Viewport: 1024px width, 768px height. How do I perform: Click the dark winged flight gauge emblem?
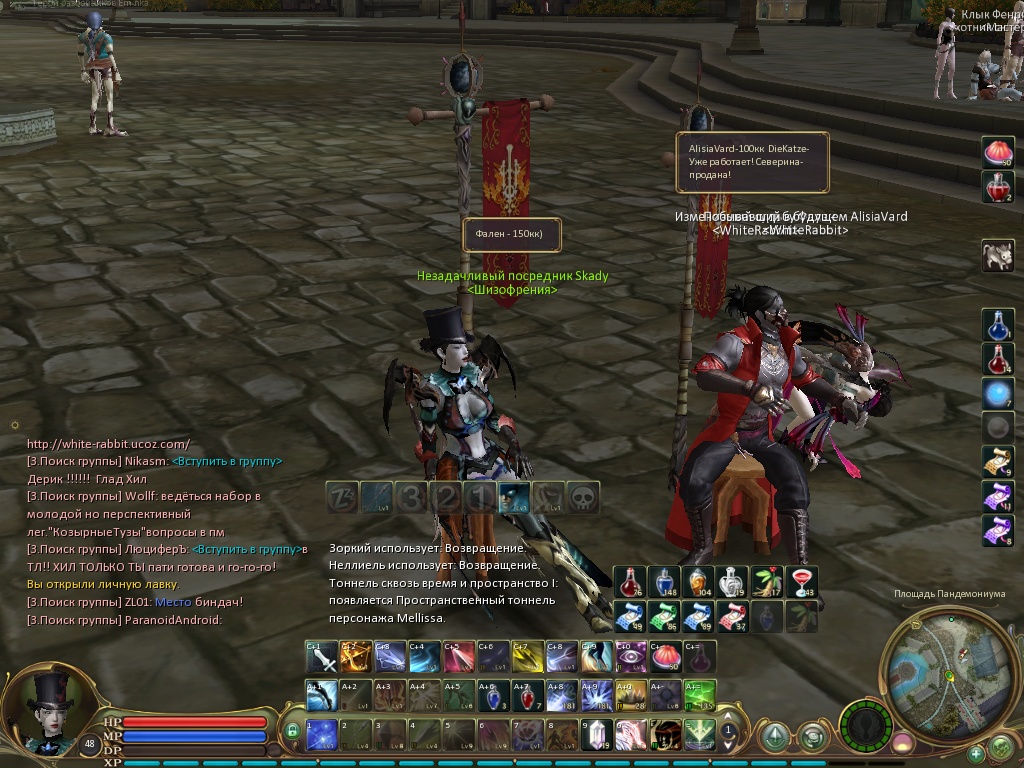point(864,724)
